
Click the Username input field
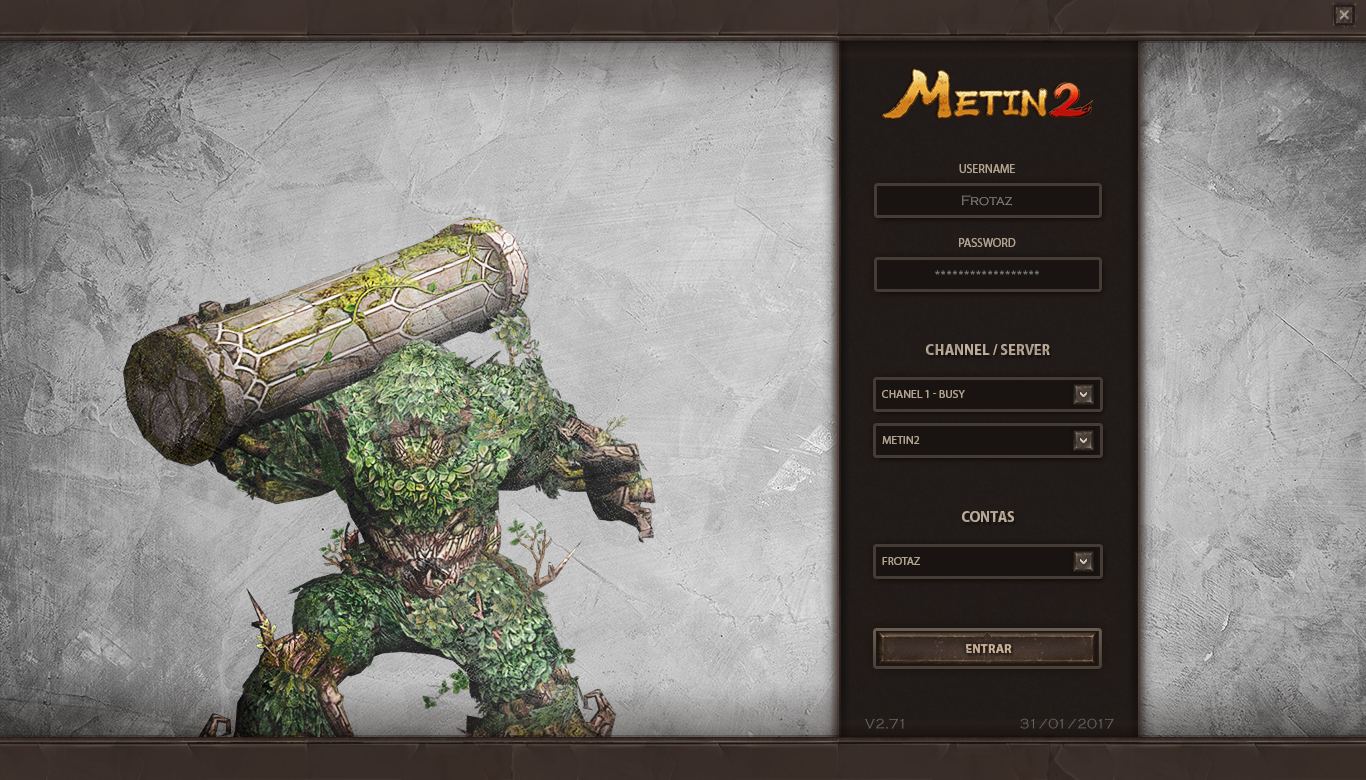coord(987,200)
